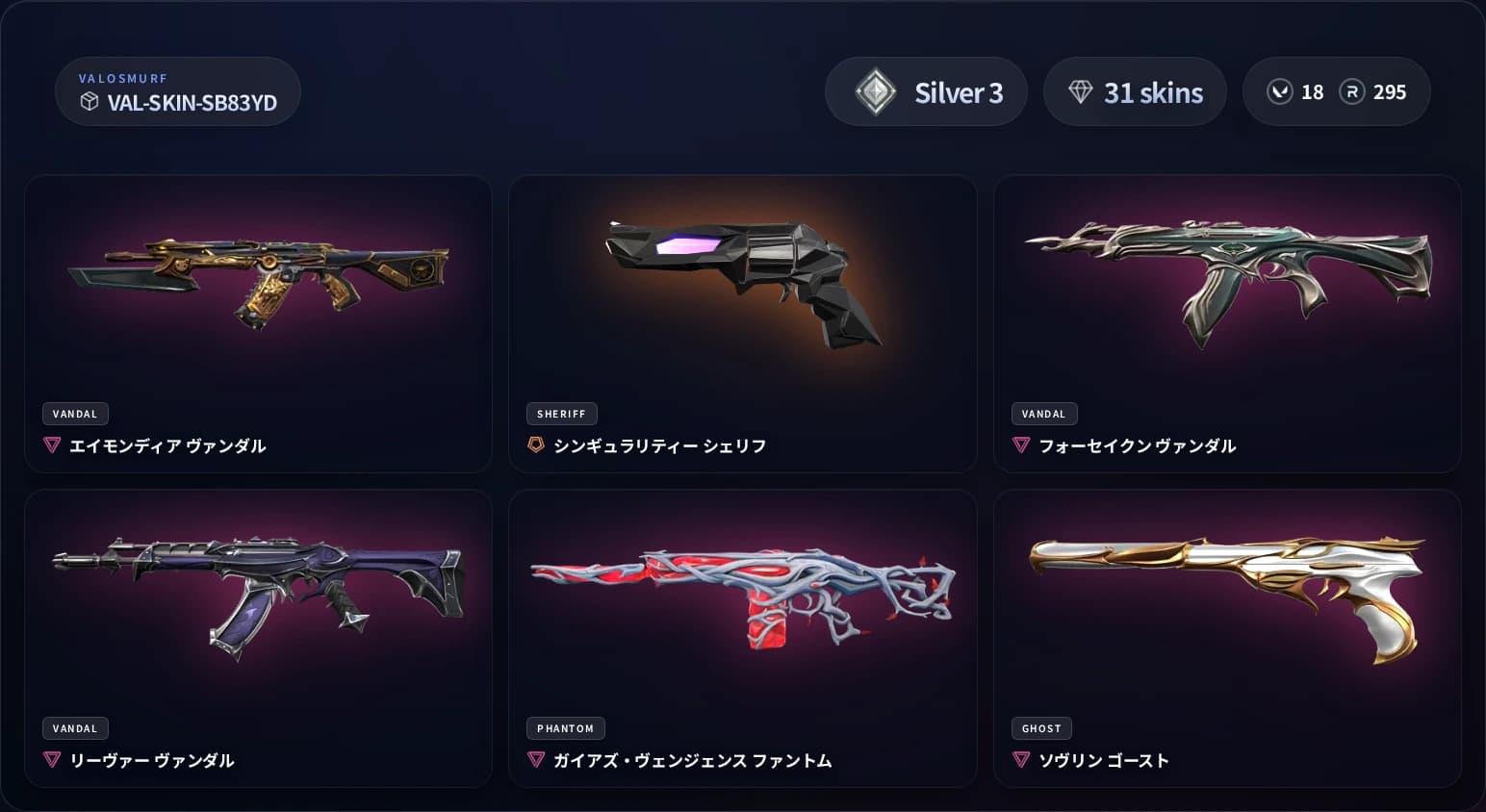Click the VAL-SKIN-SB83YD account code pill
Image resolution: width=1486 pixels, height=812 pixels.
178,91
